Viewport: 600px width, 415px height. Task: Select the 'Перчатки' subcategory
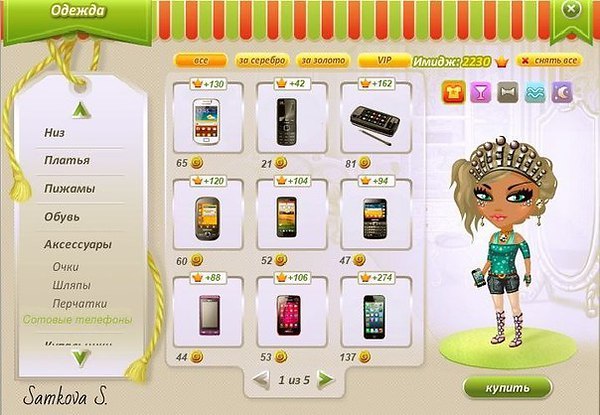click(x=80, y=303)
